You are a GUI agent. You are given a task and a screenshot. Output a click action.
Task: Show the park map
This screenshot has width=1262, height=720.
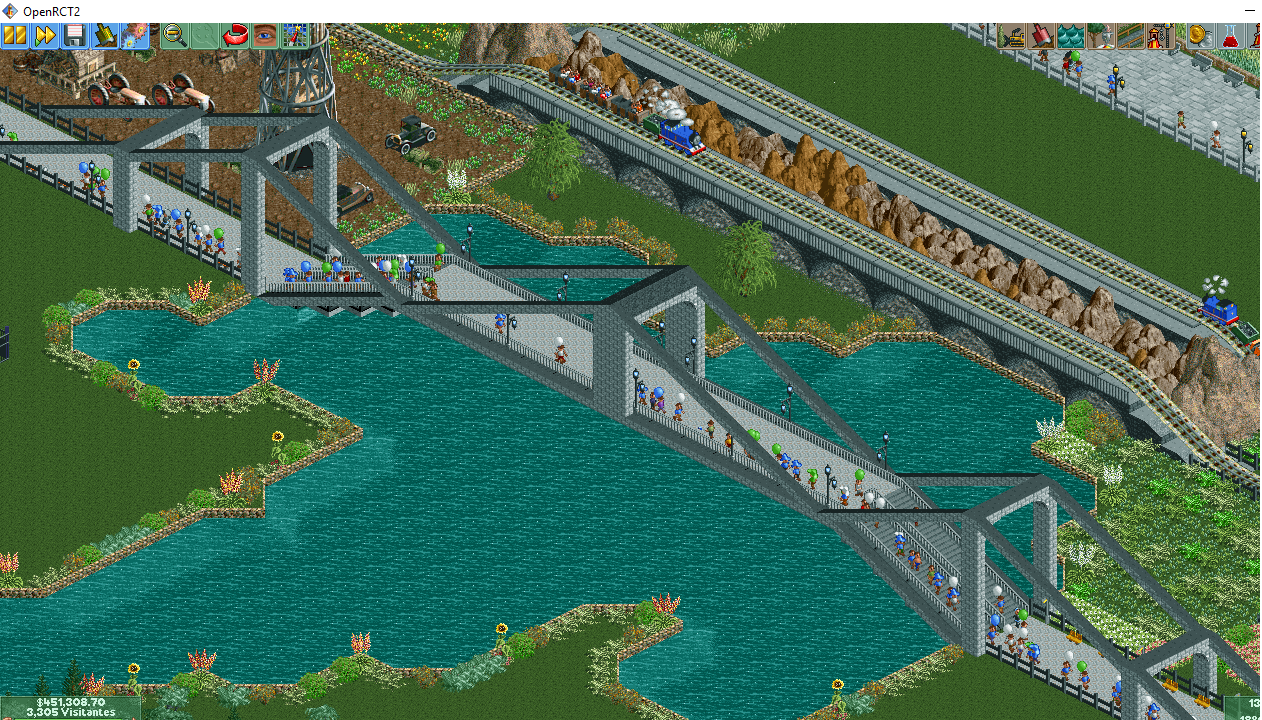tap(295, 36)
